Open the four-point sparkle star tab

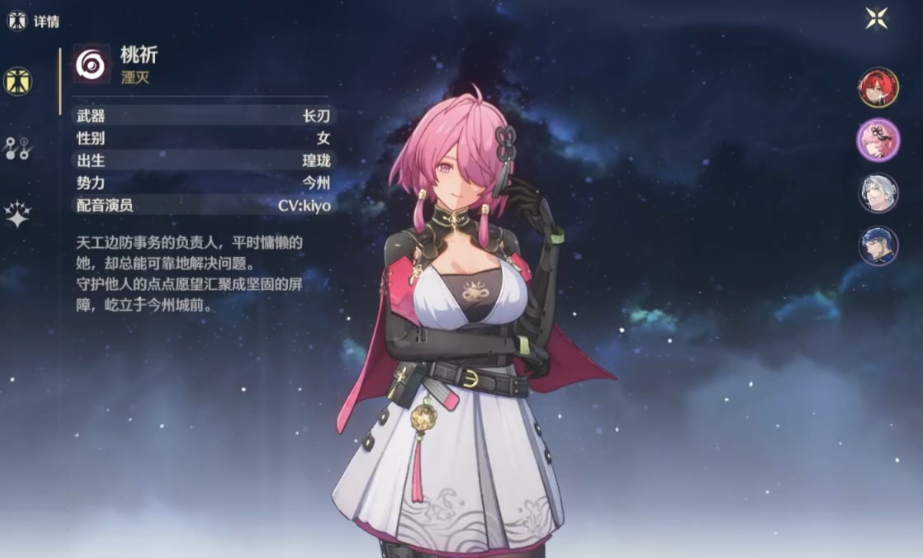click(x=17, y=214)
